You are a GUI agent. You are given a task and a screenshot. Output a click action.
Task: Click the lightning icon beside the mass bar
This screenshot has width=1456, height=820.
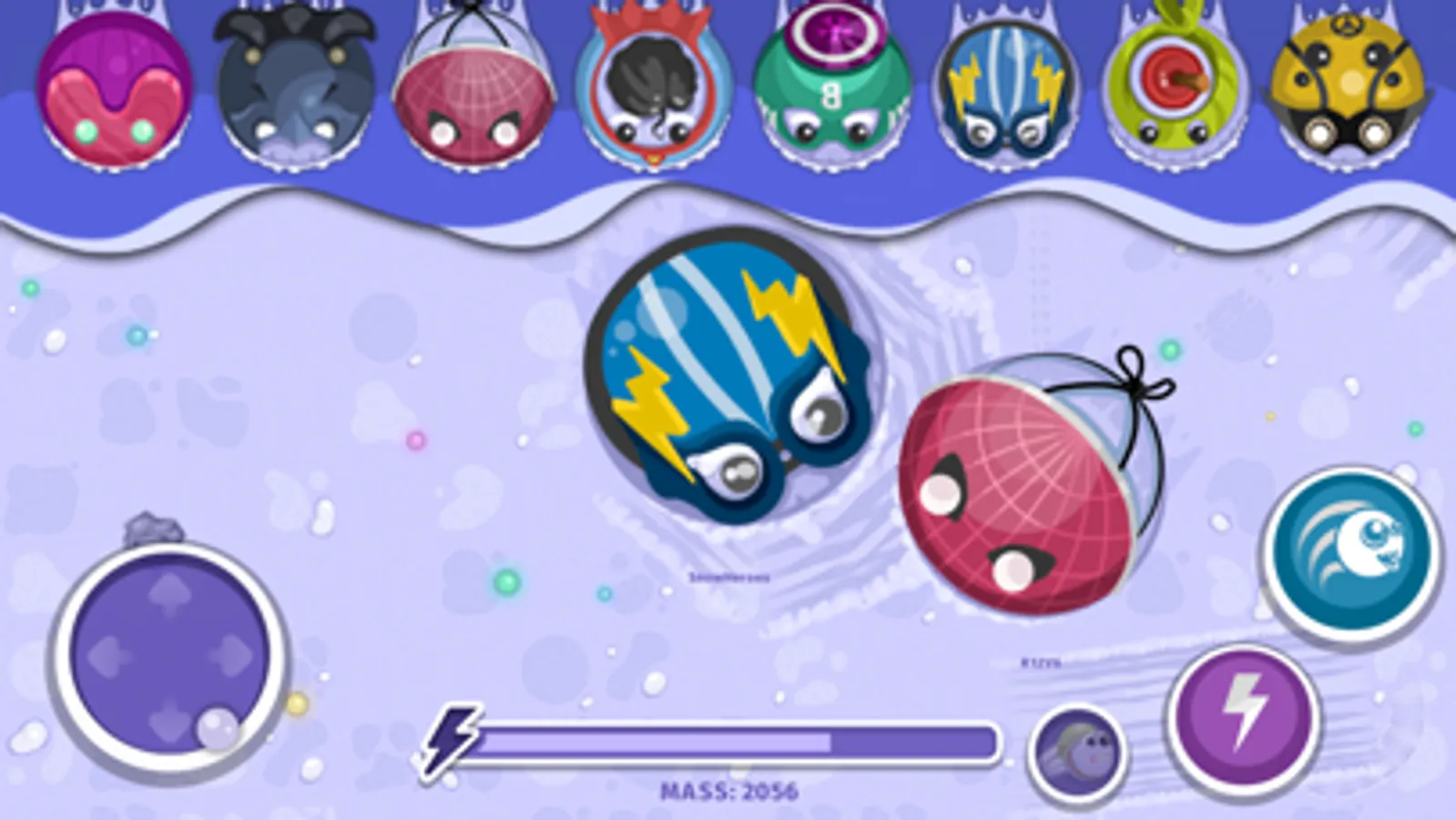click(x=453, y=740)
